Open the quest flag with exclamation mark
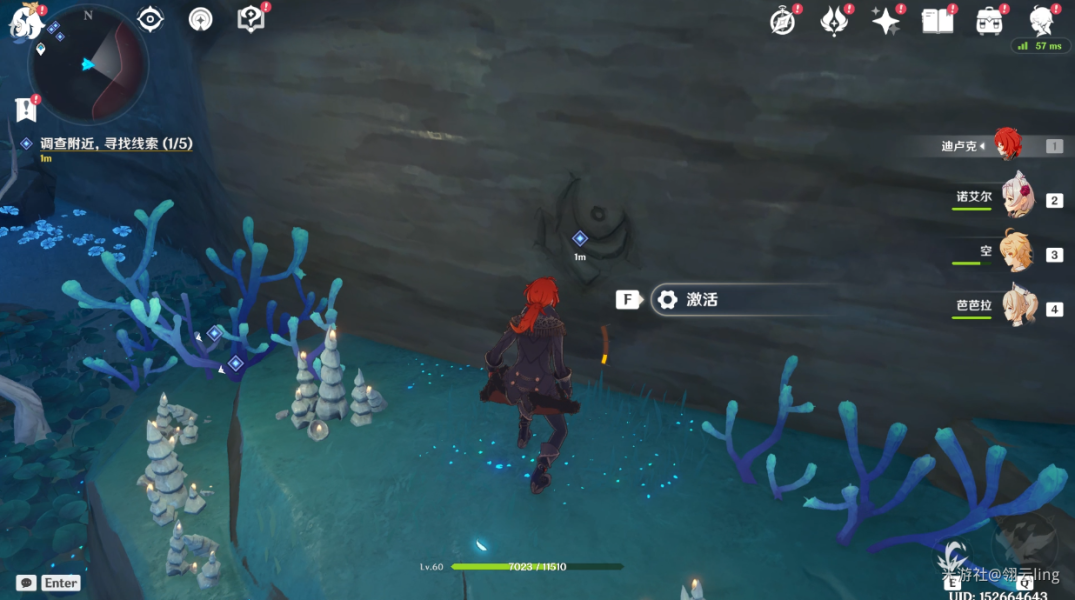 (x=25, y=108)
